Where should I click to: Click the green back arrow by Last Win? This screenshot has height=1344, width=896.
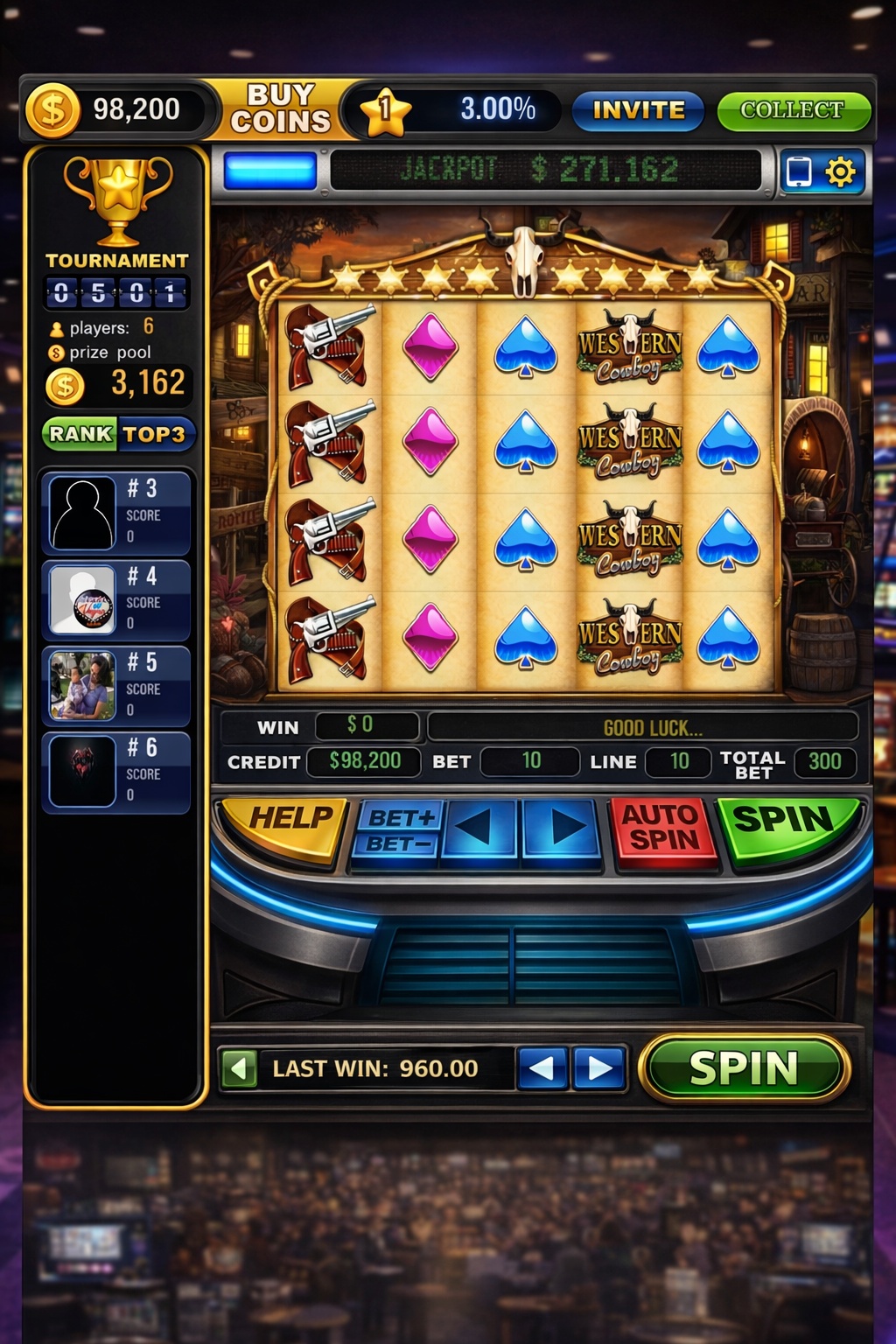point(239,1068)
